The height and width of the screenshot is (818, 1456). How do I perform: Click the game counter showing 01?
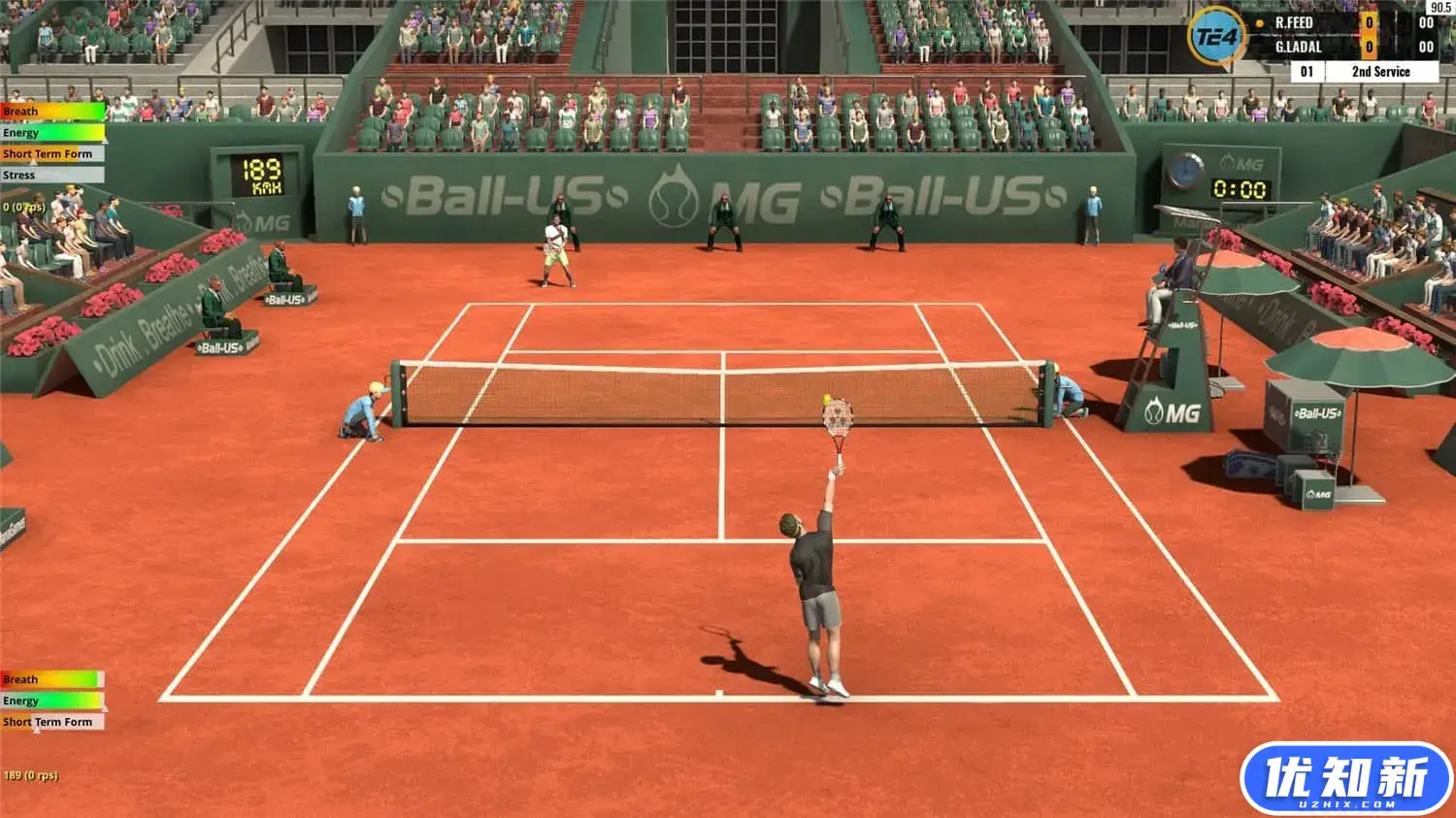pyautogui.click(x=1307, y=71)
